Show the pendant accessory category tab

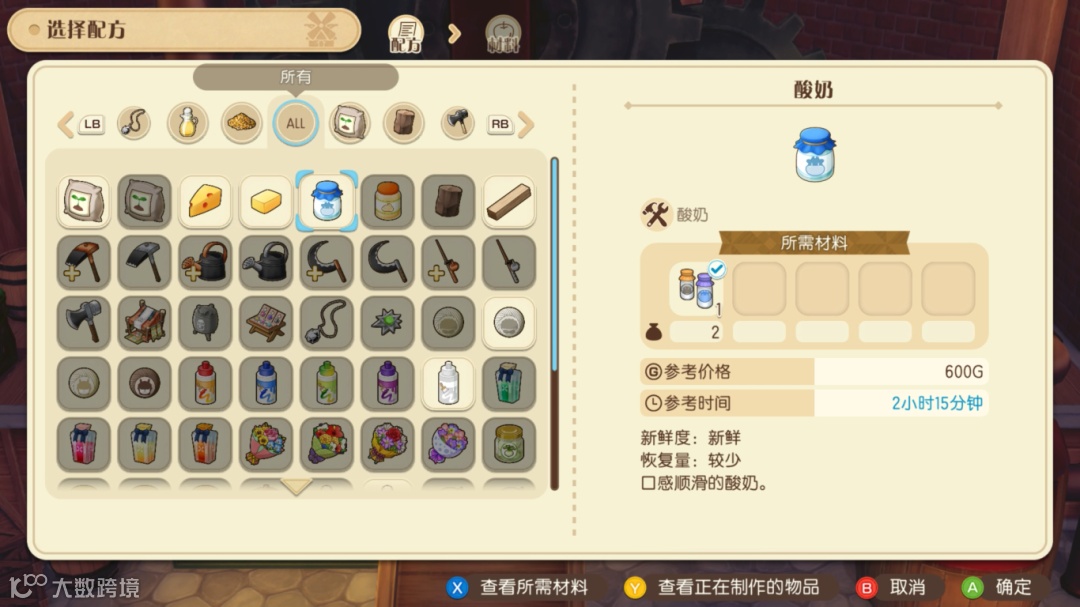pyautogui.click(x=134, y=124)
